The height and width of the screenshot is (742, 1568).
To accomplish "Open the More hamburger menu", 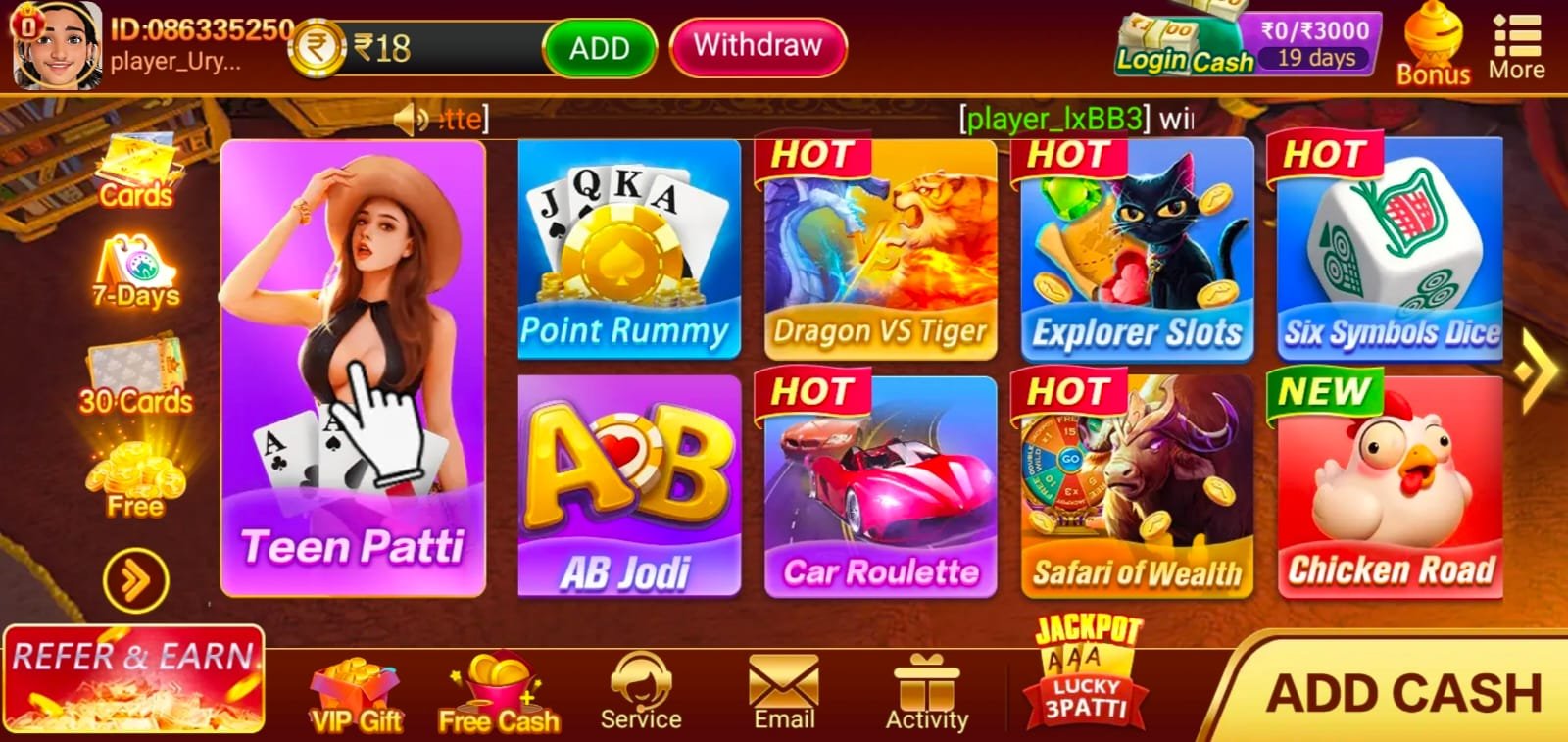I will tap(1515, 41).
